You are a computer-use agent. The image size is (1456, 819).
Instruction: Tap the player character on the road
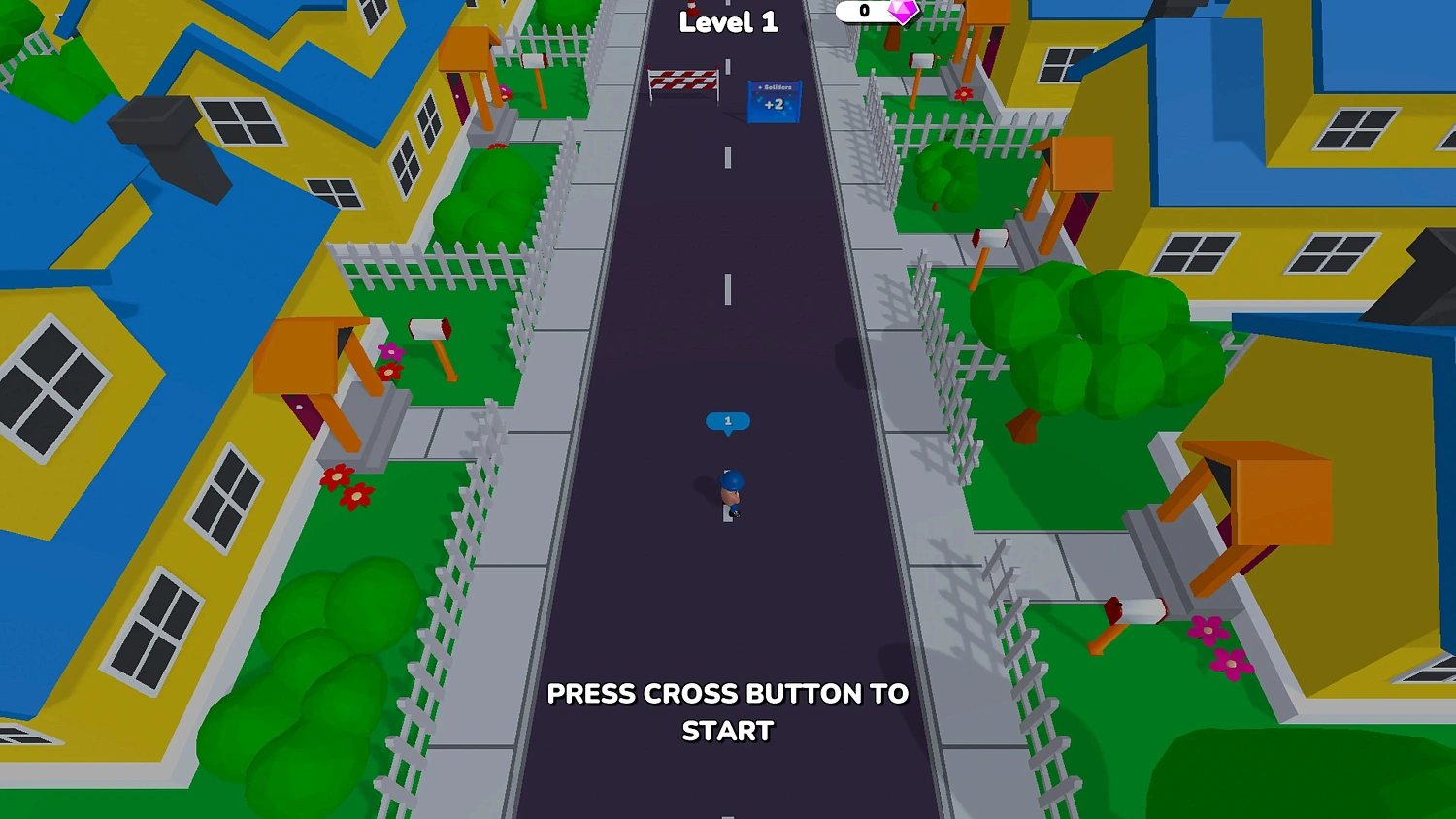[x=729, y=493]
